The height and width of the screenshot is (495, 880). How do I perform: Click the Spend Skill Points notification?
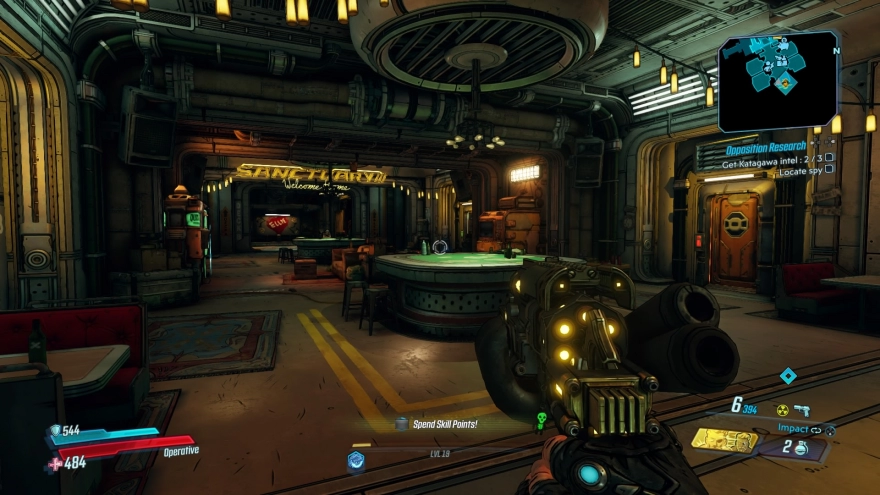click(444, 424)
